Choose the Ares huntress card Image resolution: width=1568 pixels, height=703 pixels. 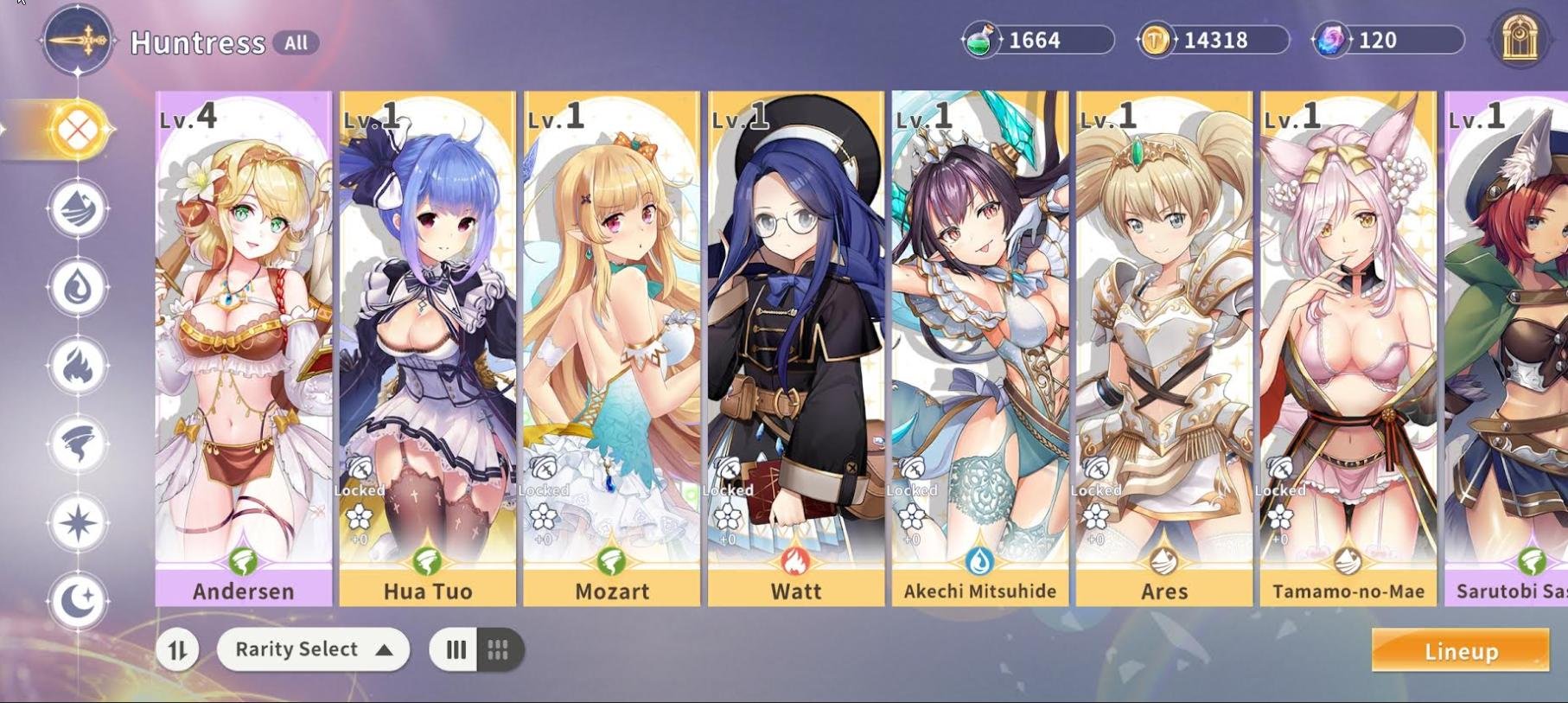coord(1163,346)
